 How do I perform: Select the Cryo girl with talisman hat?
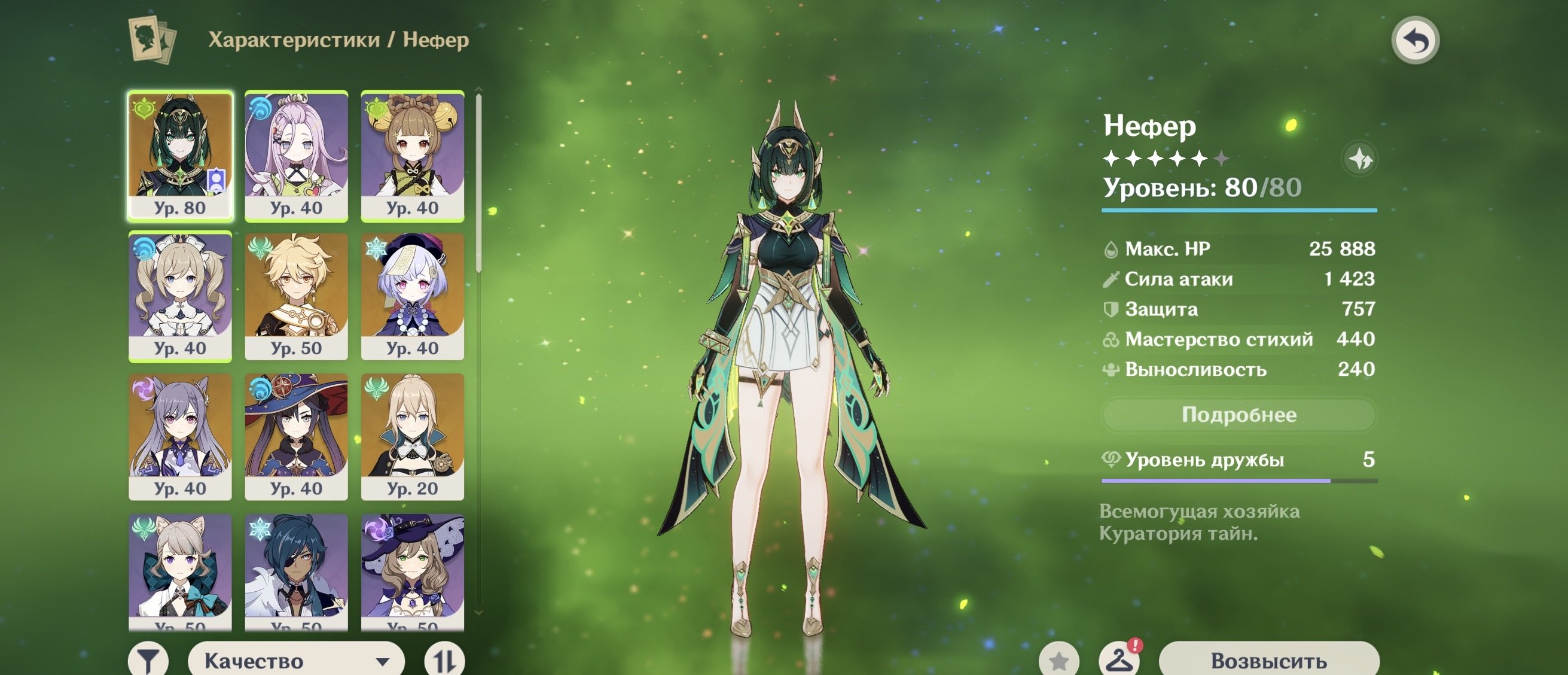click(413, 296)
